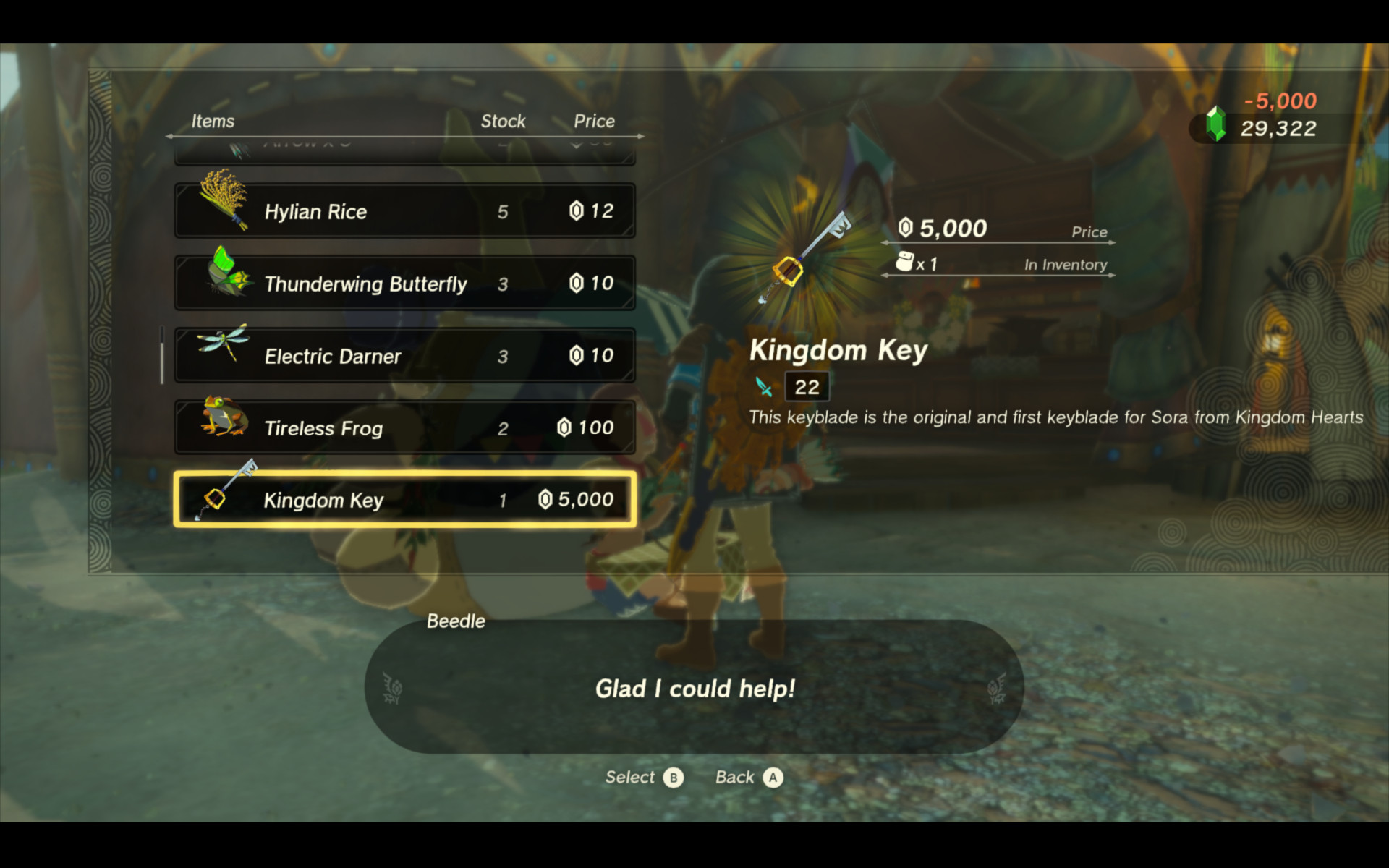Click the list scrollbar indicator

click(161, 354)
